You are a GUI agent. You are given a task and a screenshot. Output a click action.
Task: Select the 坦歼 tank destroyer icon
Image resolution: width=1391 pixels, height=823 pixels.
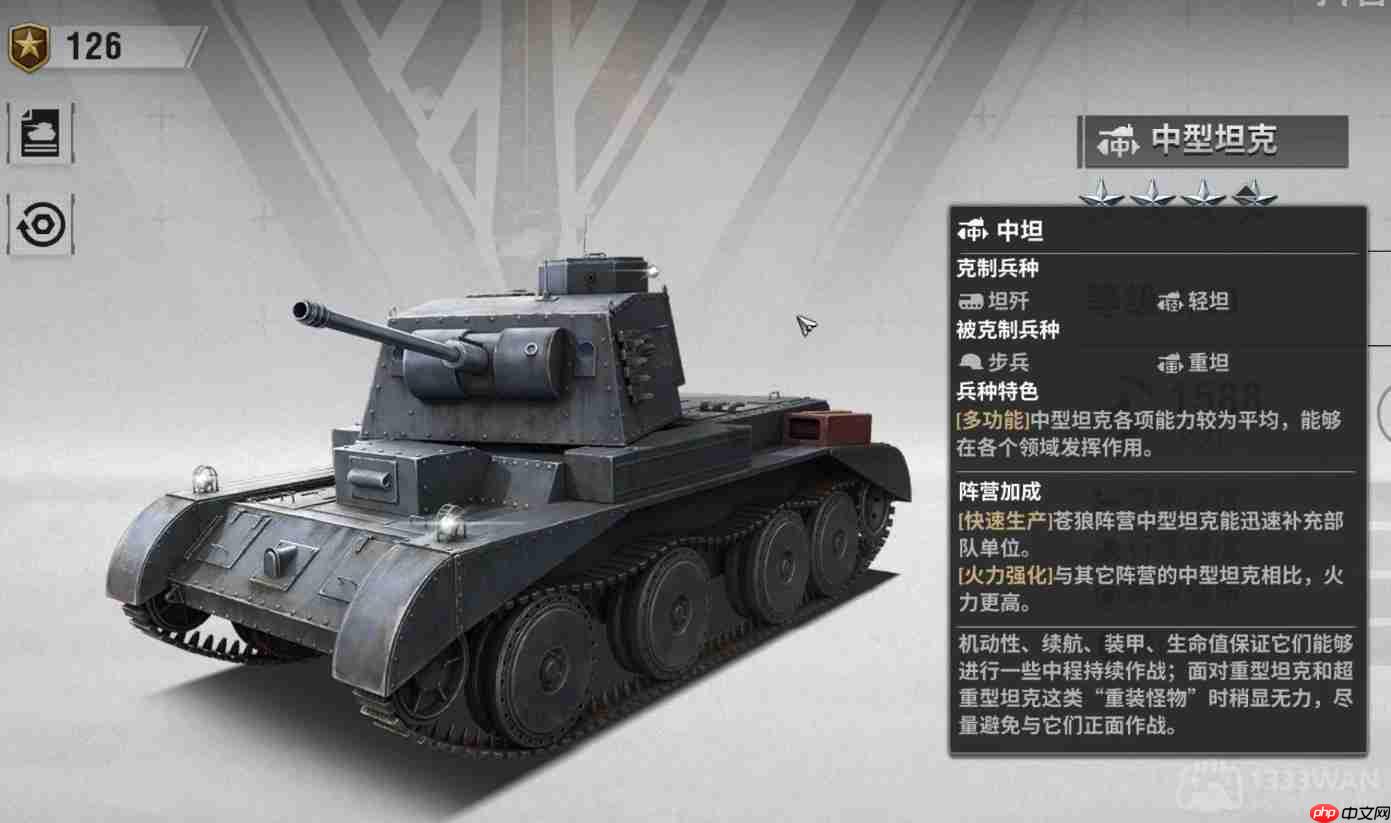[x=973, y=301]
